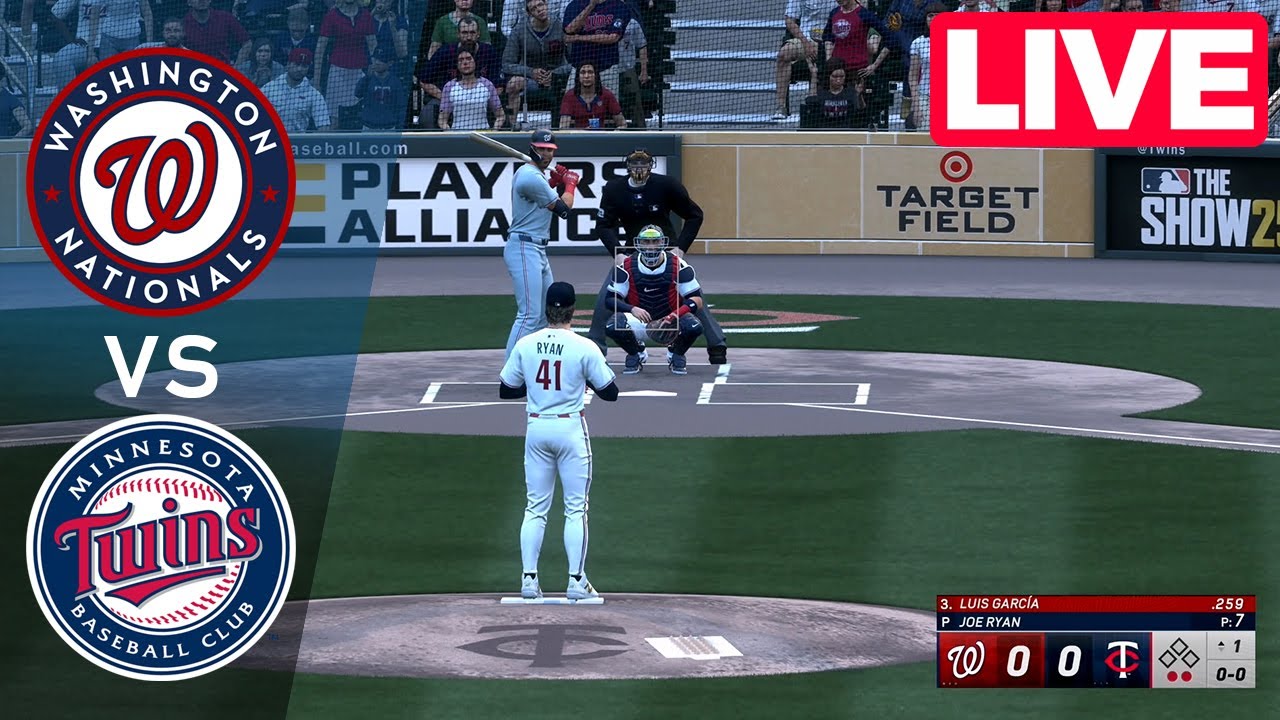This screenshot has width=1280, height=720.
Task: Expand the Twins three-dot score detail
Action: 1101,683
